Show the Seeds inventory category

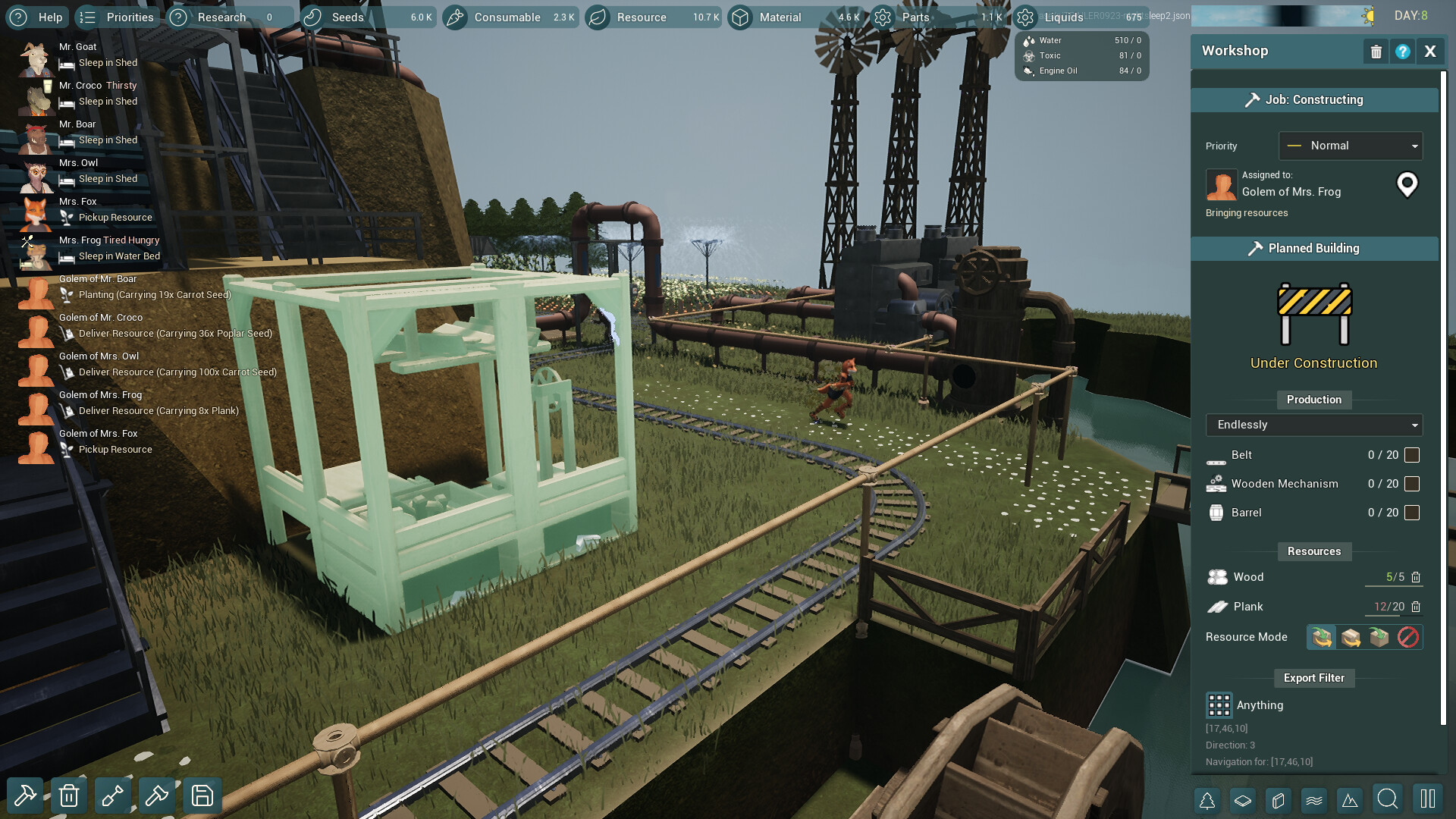pos(347,17)
